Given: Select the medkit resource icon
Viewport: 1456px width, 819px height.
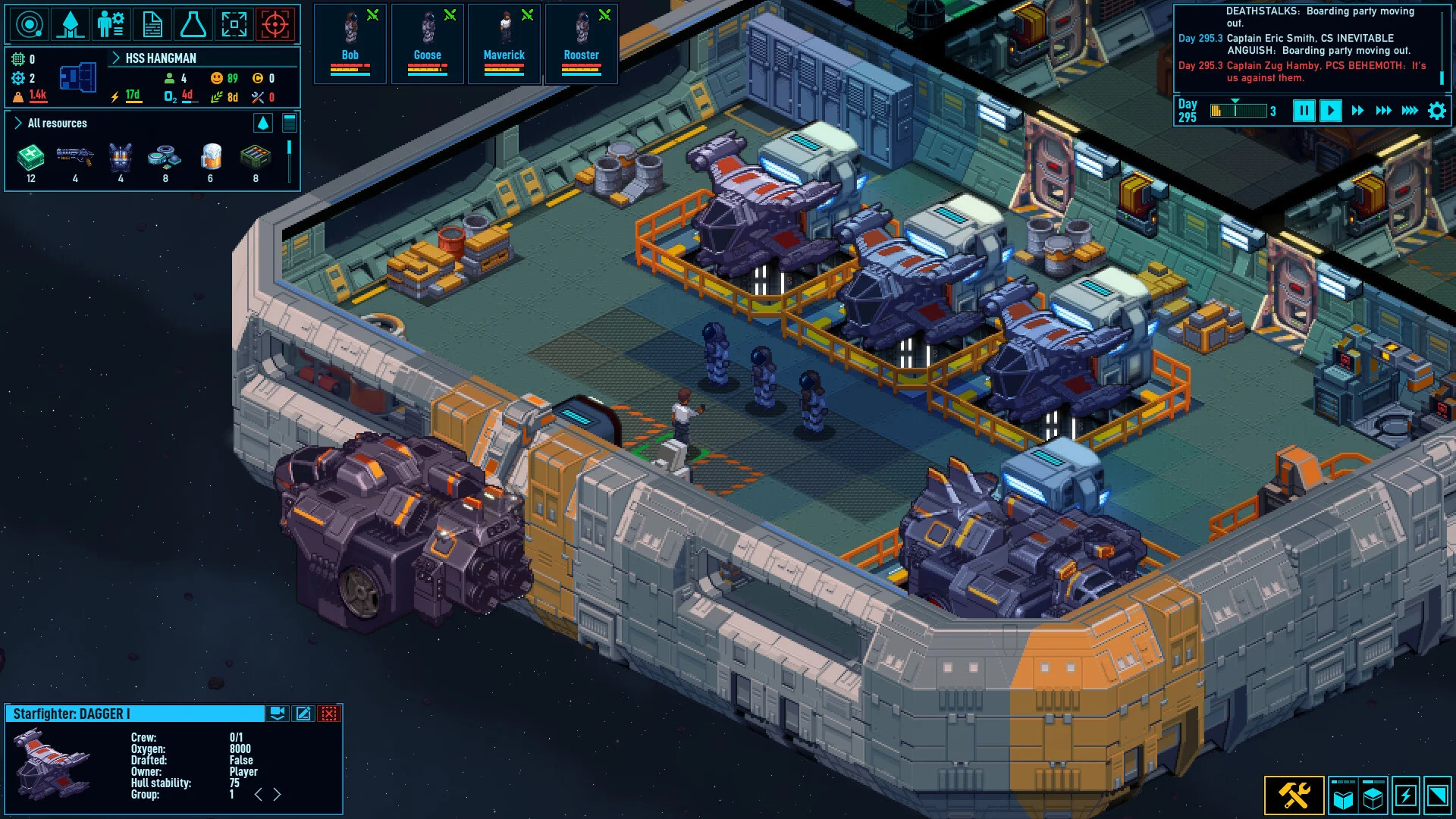Looking at the screenshot, I should tap(30, 158).
